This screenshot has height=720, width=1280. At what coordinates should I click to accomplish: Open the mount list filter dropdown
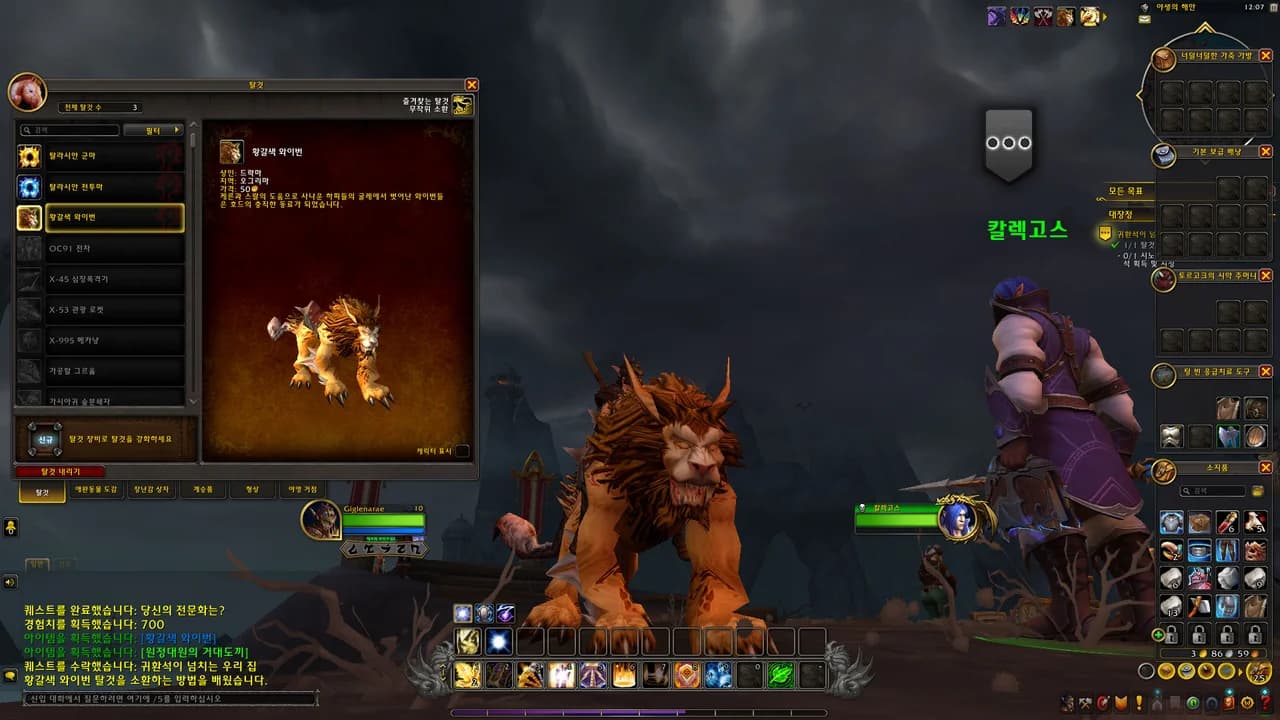154,130
